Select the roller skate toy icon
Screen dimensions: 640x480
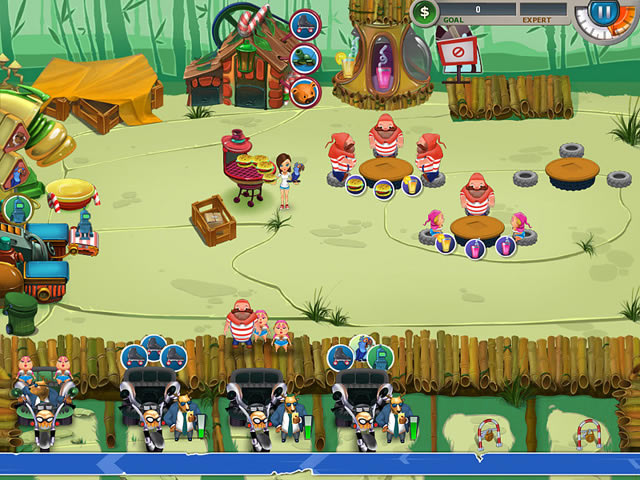[x=305, y=24]
